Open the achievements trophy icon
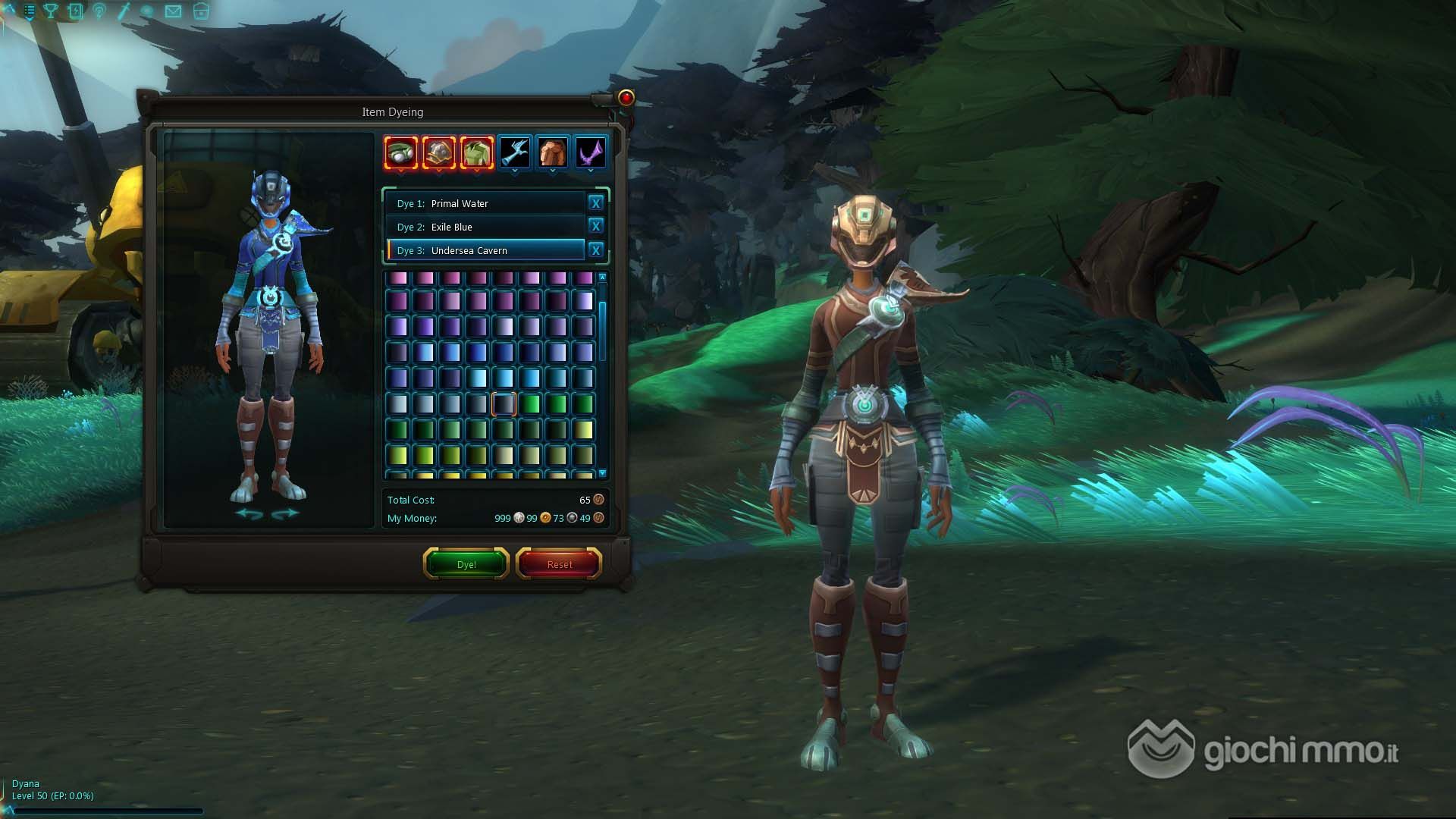Screen dimensions: 1456x819 tap(51, 11)
